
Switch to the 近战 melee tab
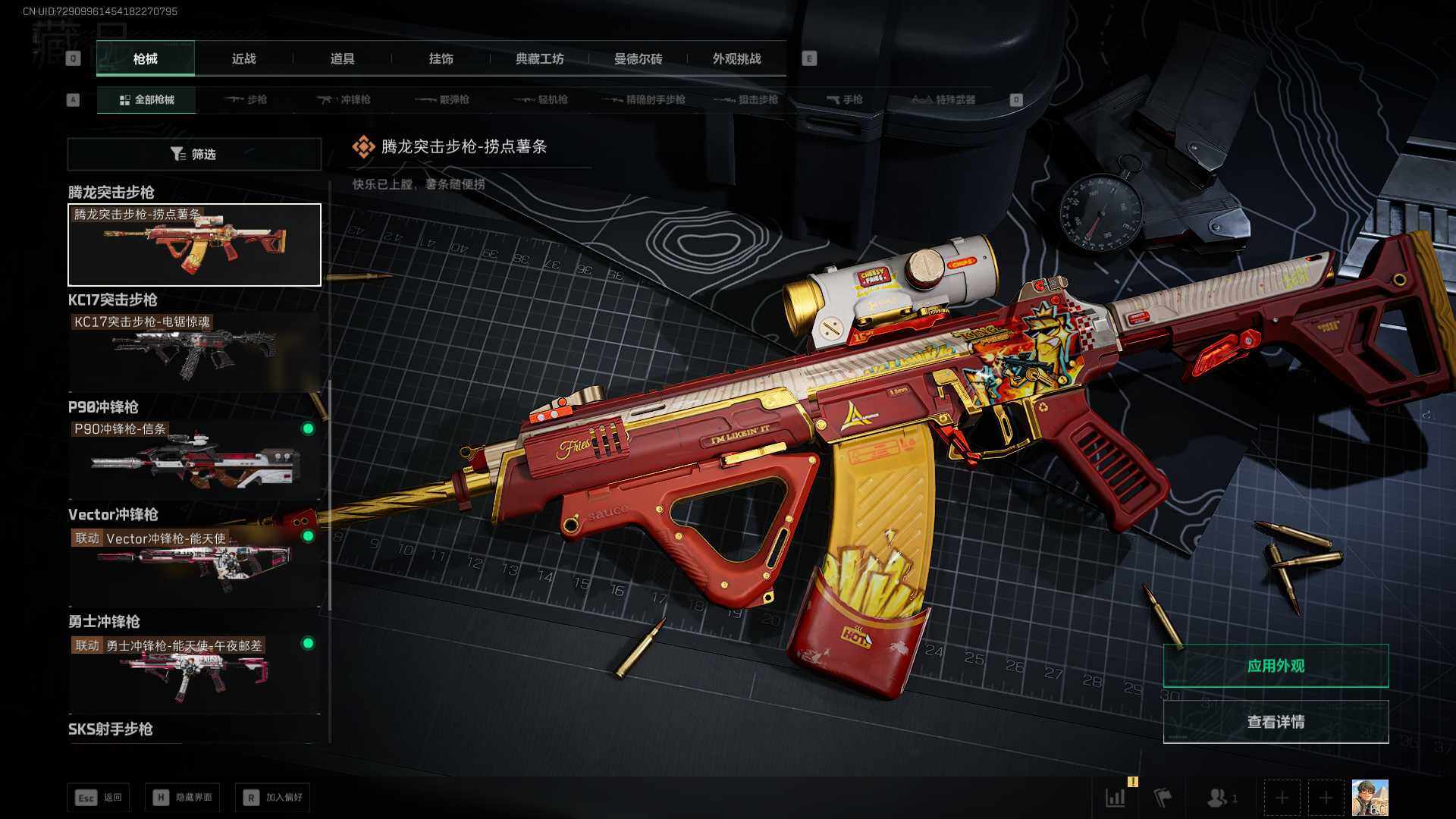coord(243,58)
